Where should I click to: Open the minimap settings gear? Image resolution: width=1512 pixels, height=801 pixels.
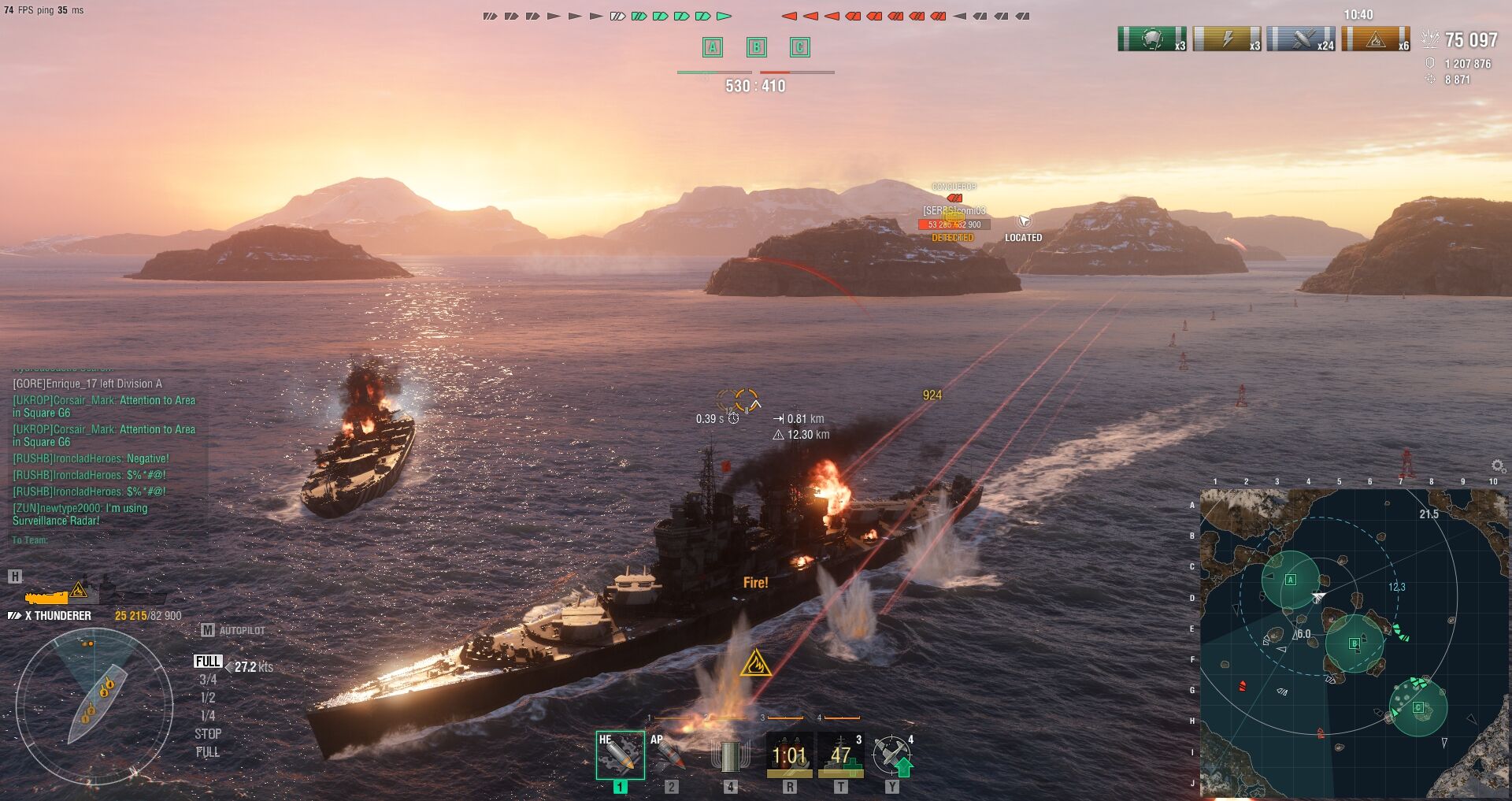1498,466
